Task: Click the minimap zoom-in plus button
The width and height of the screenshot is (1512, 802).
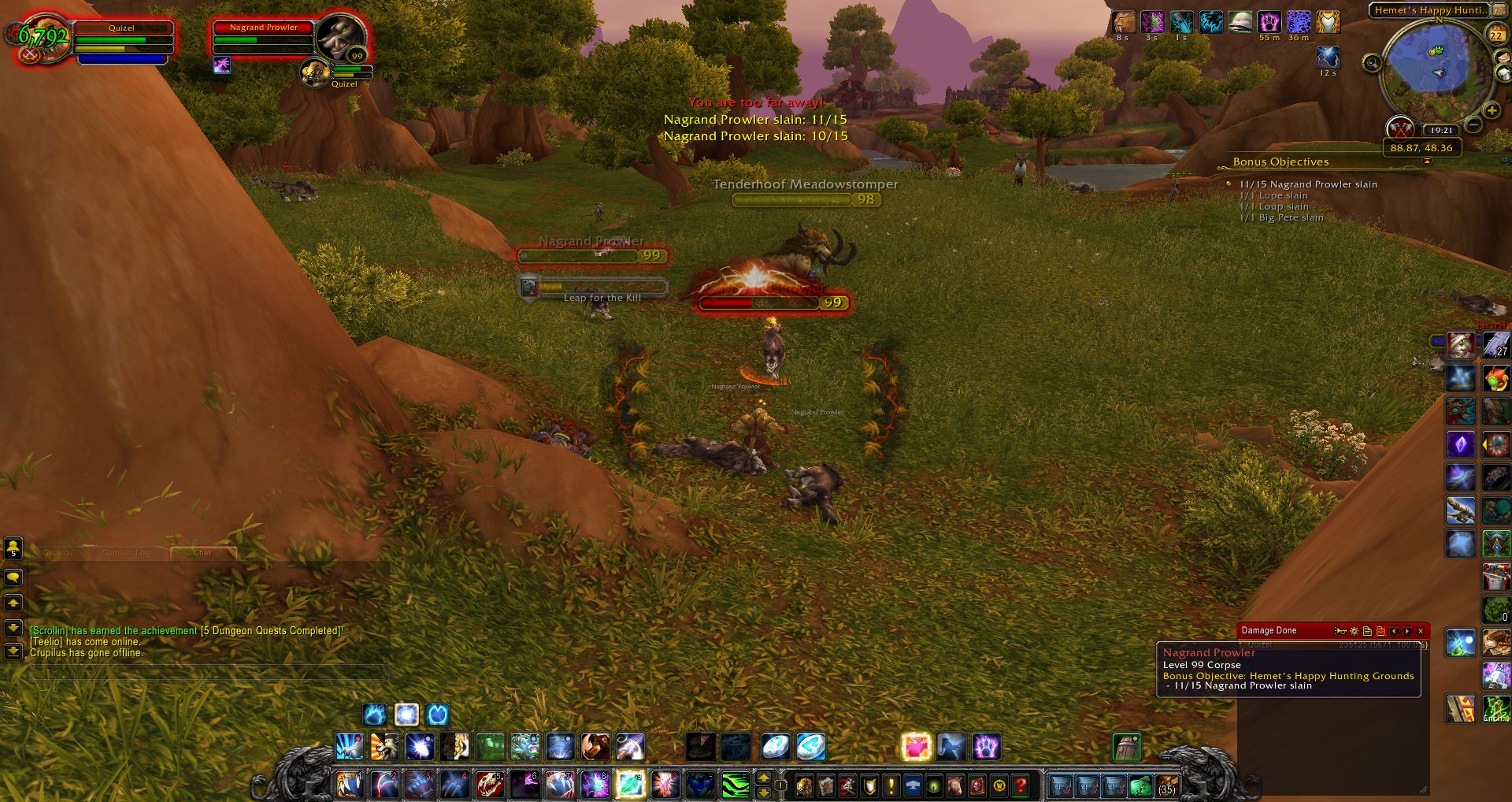Action: pyautogui.click(x=1492, y=111)
